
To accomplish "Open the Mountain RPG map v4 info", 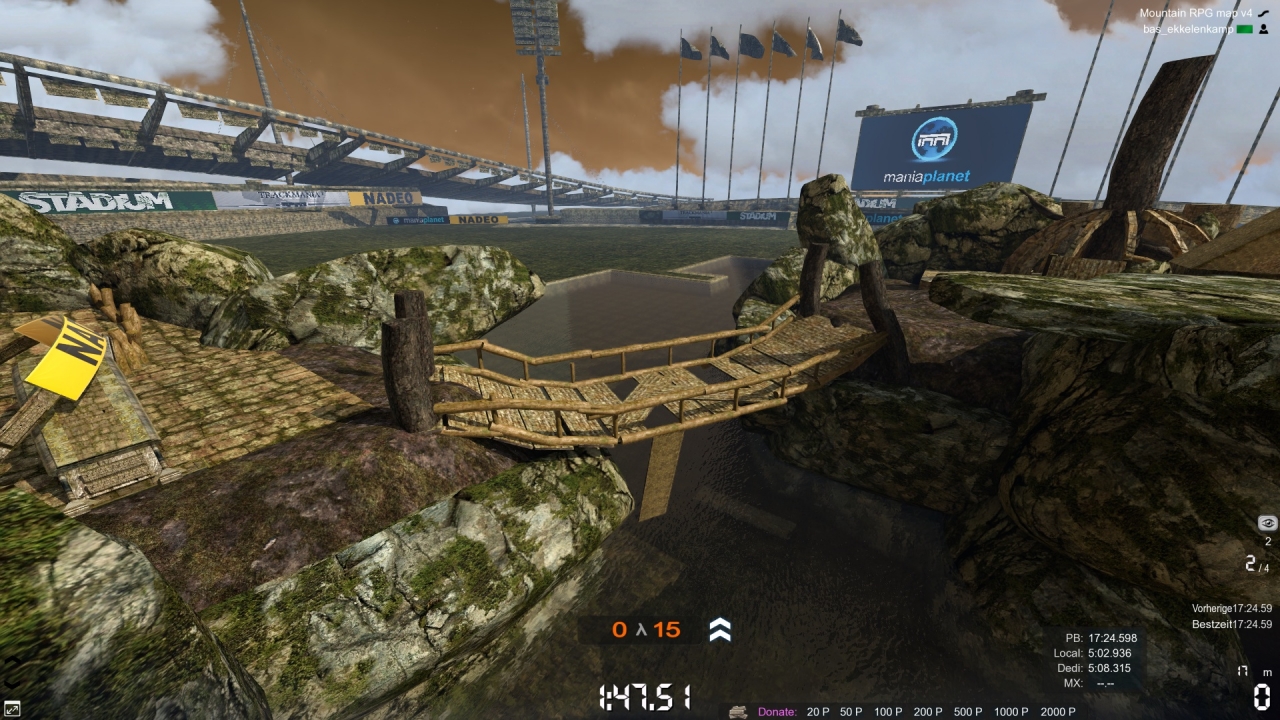I will pyautogui.click(x=1197, y=13).
